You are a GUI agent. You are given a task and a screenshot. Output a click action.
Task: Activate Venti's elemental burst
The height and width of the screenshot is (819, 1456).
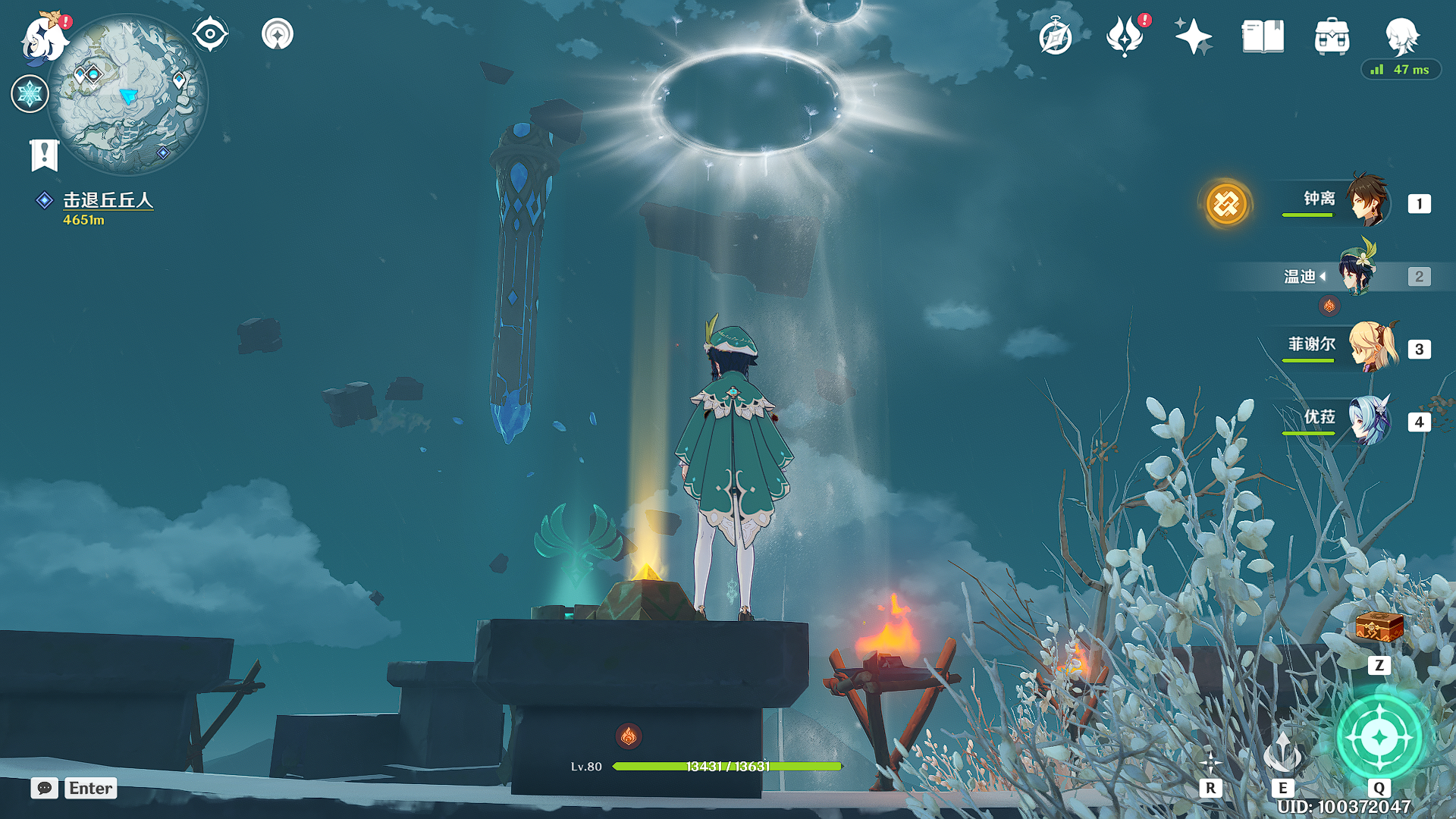click(x=1379, y=737)
